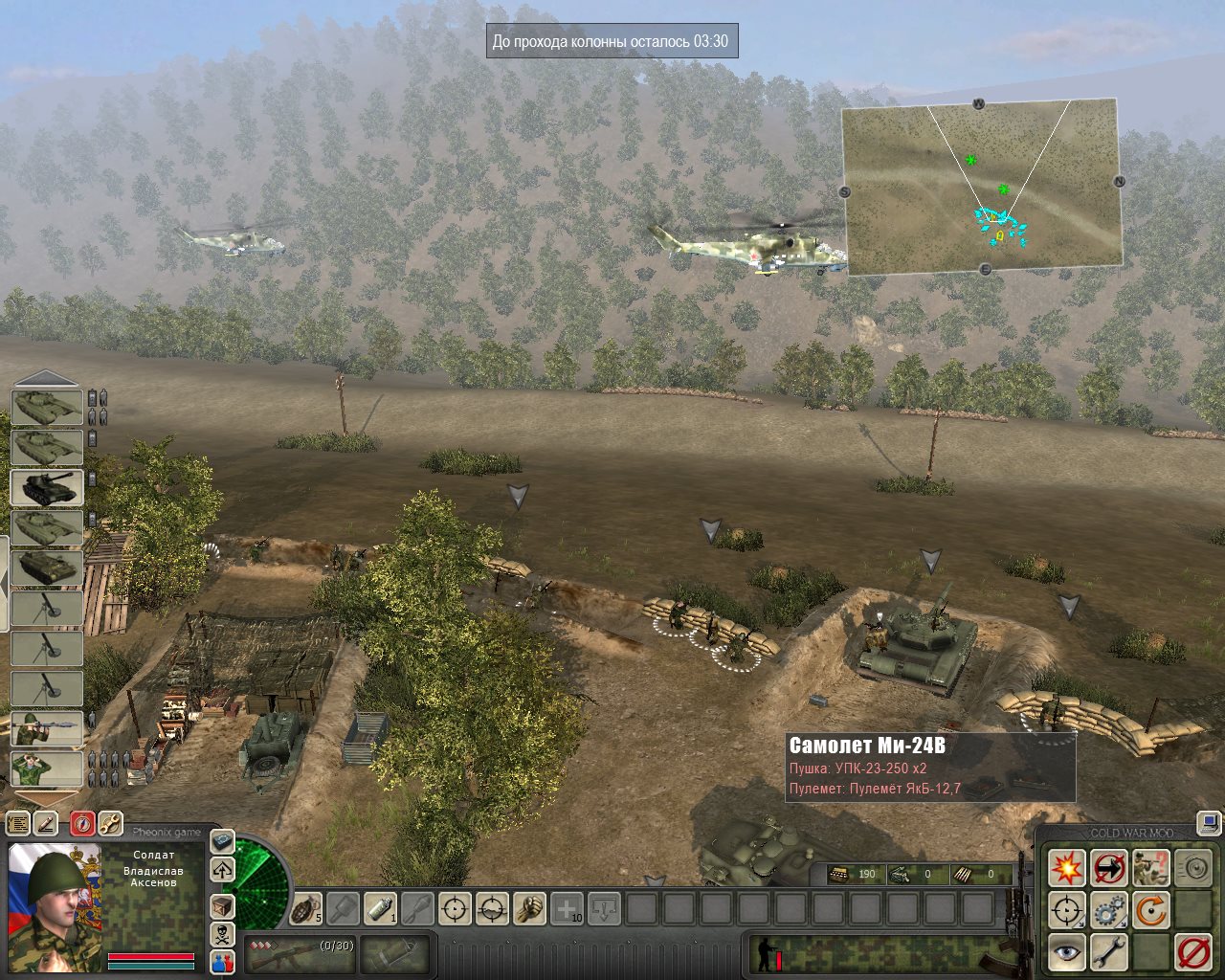Select the self-propelled artillery unit card
Viewport: 1225px width, 980px height.
click(x=47, y=487)
